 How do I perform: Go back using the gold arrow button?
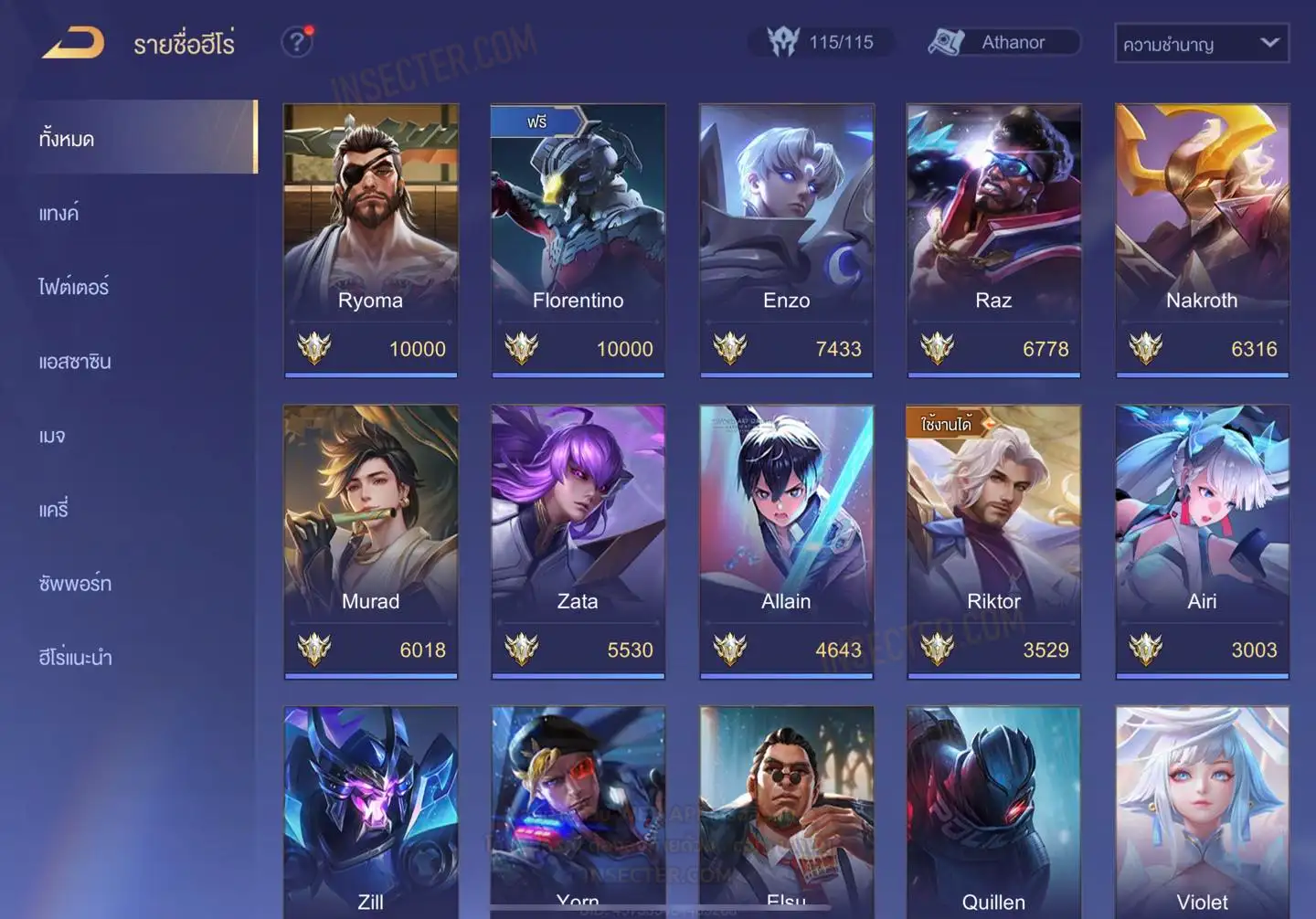pyautogui.click(x=74, y=43)
